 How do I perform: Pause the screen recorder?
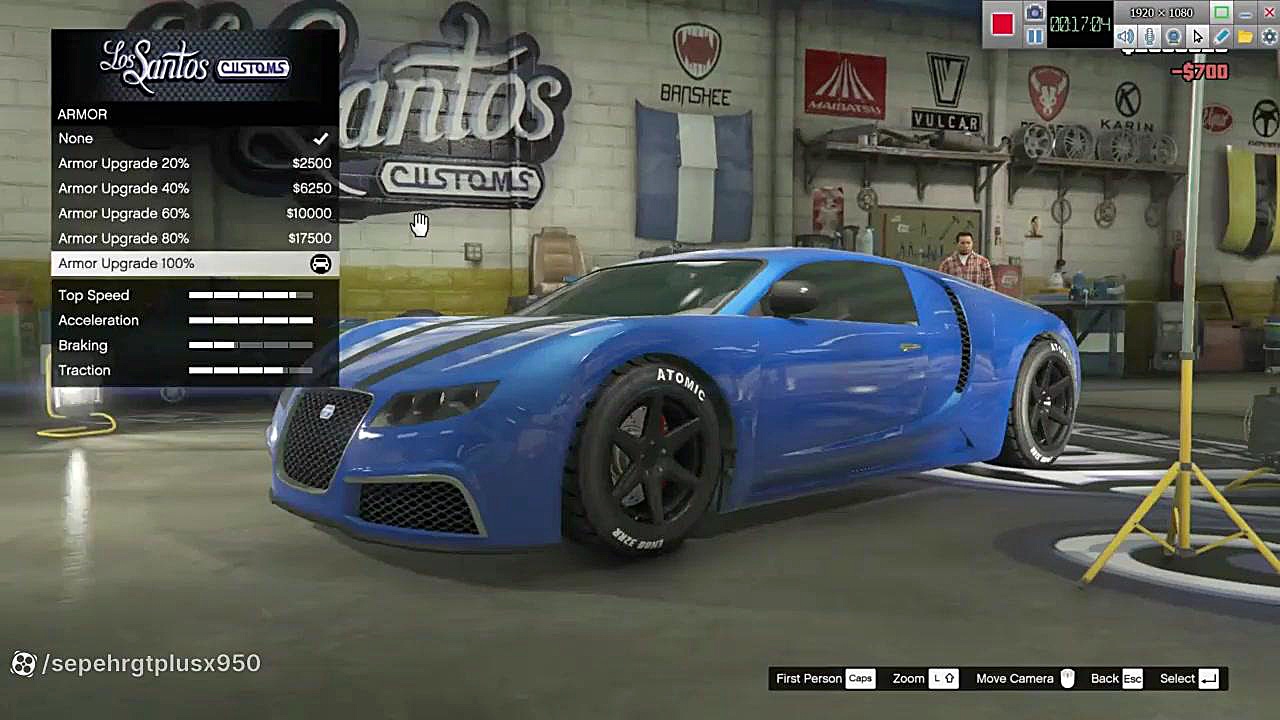click(1035, 37)
